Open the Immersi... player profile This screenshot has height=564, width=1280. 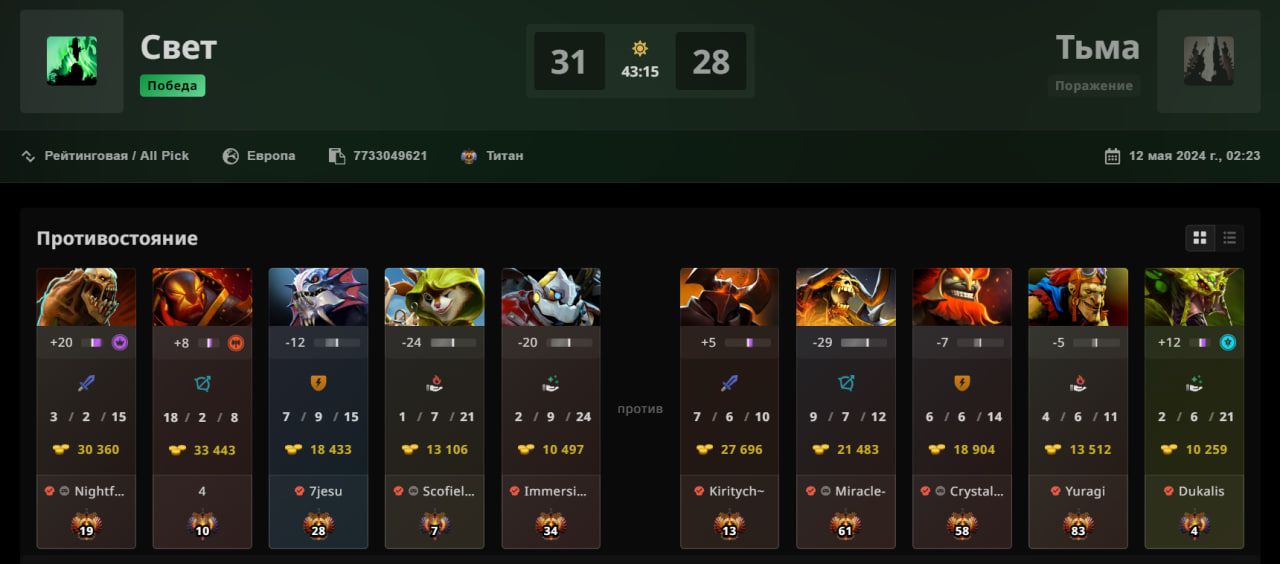pos(556,491)
